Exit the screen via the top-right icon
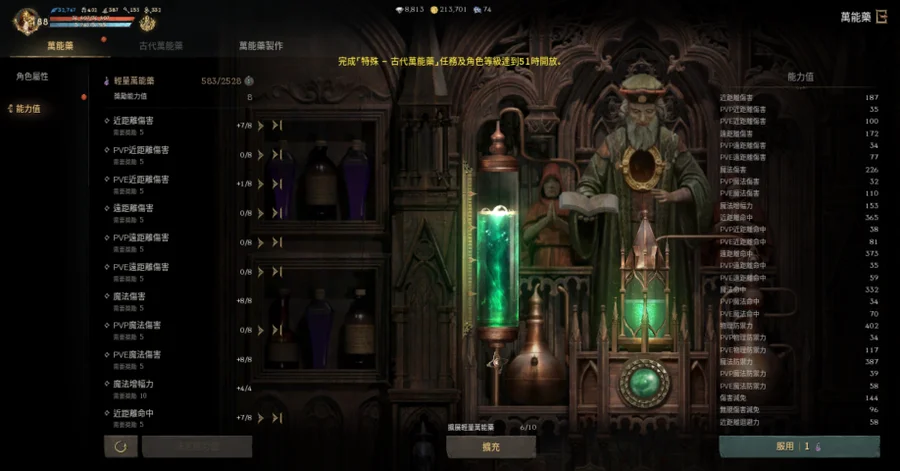 point(881,16)
